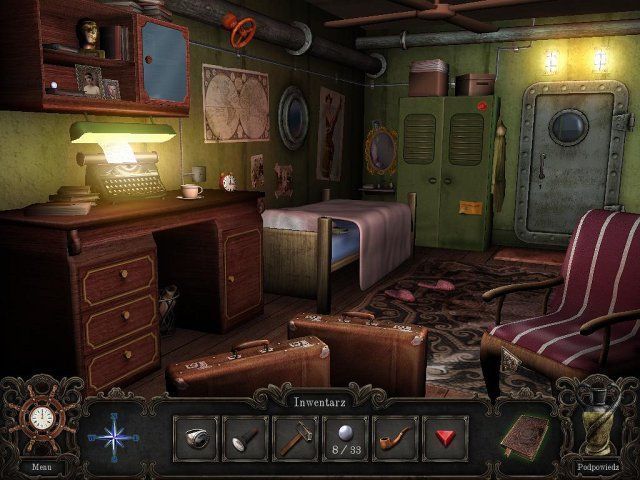Pick the flashlight from the inventory
640x480 pixels.
tap(245, 438)
